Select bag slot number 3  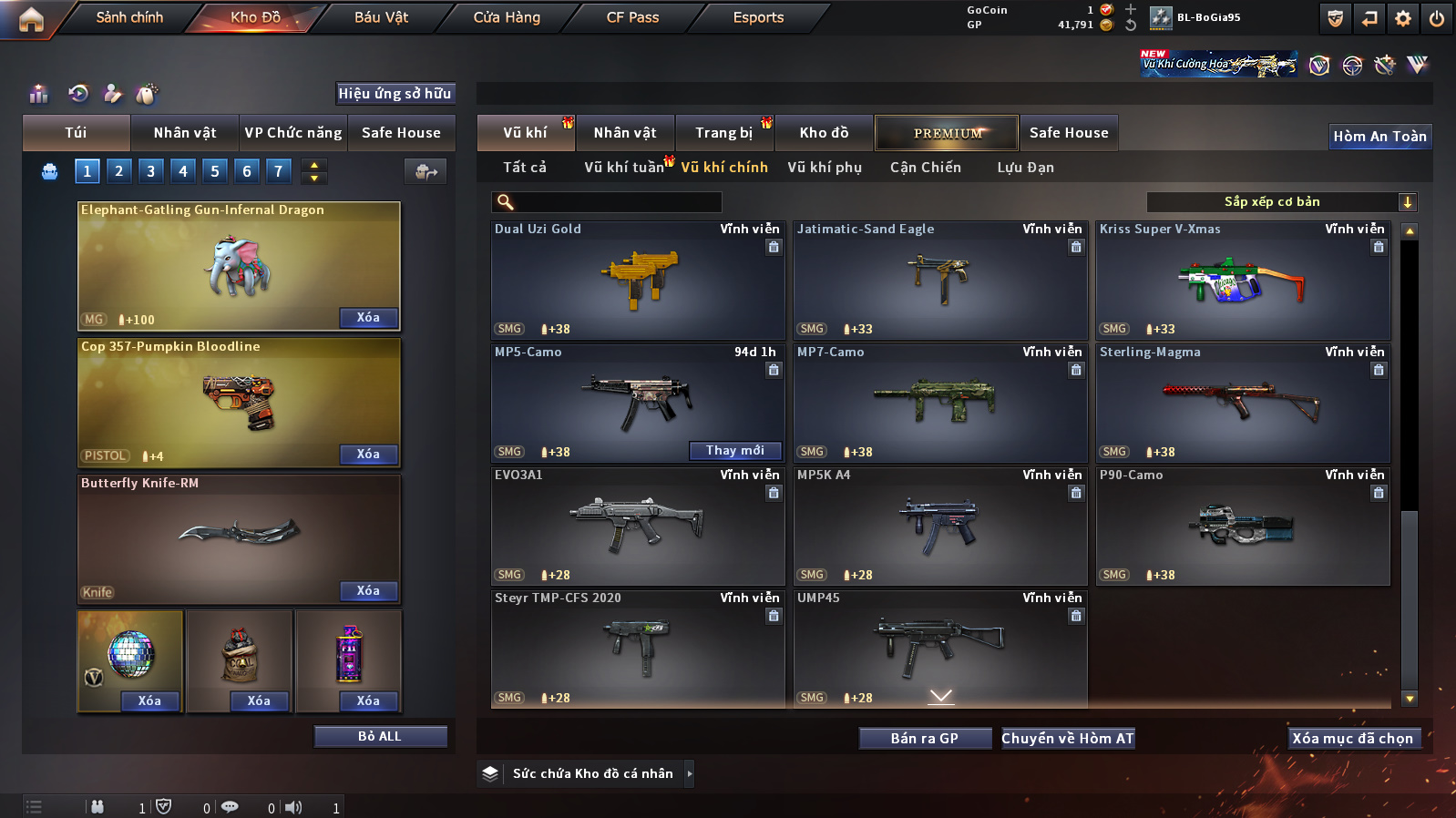(151, 171)
